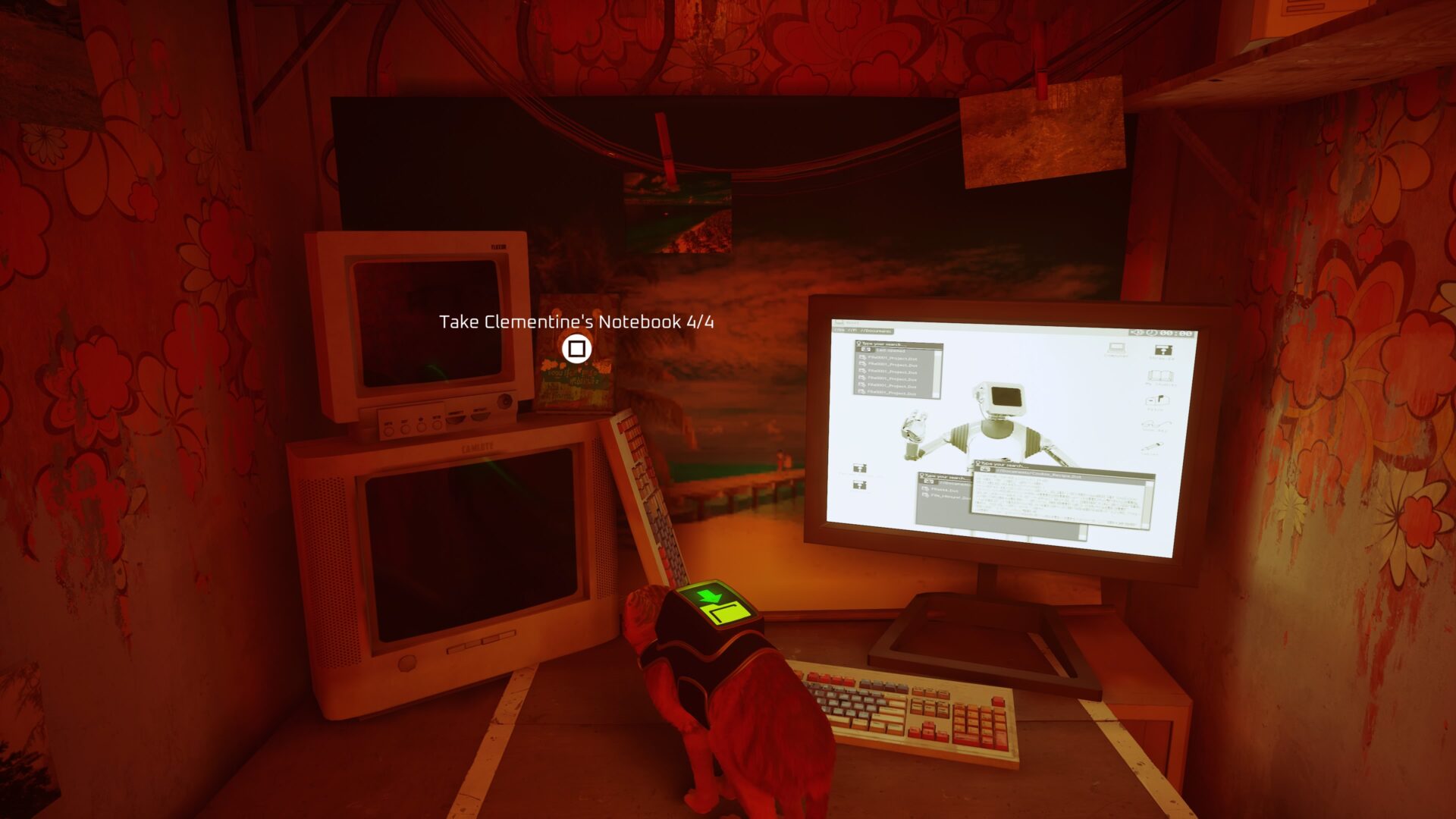This screenshot has height=819, width=1456.
Task: Open the 'Last opened' dropdown in the search window
Action: coord(892,350)
